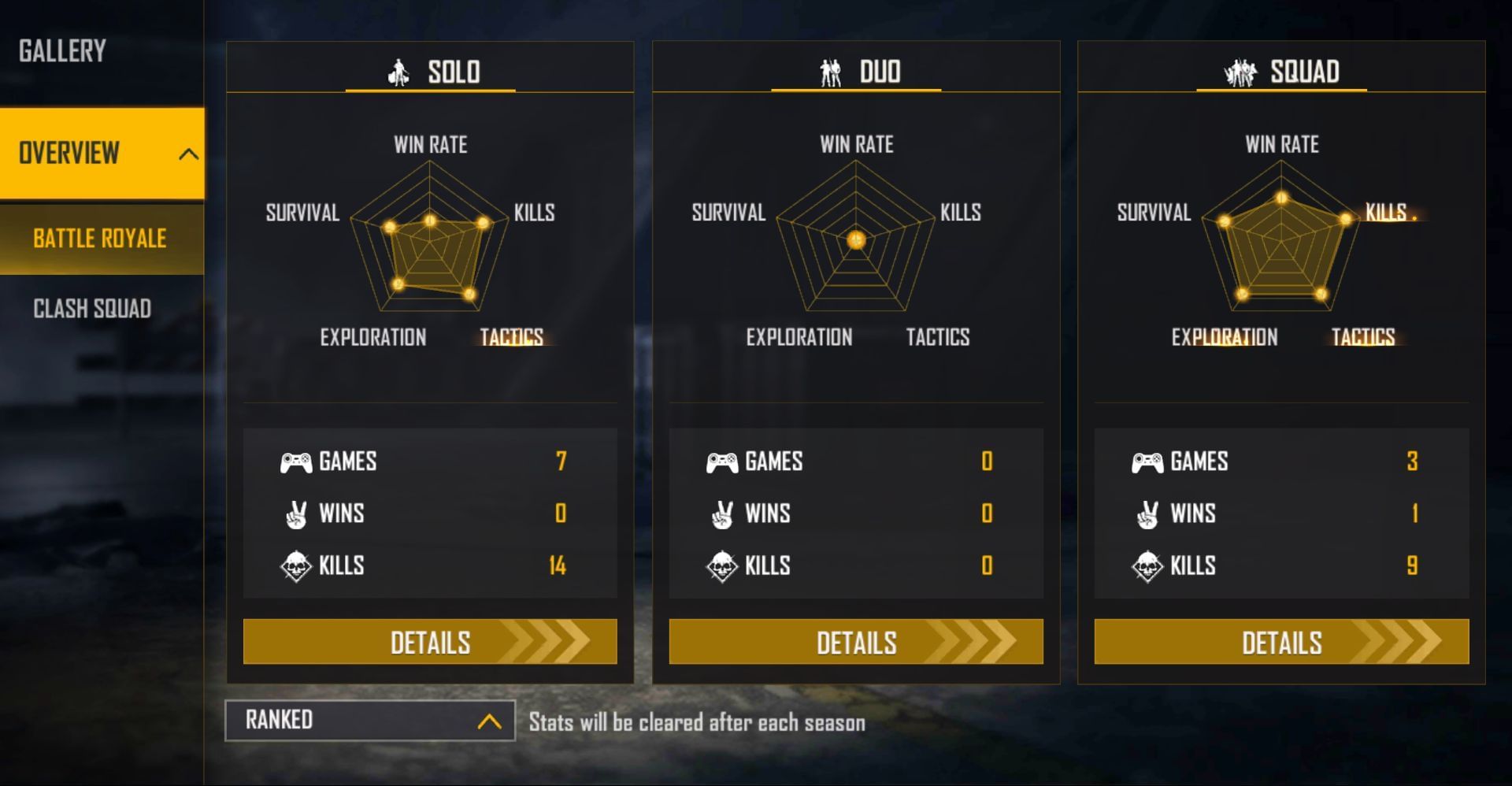Select Battle Royale stats
The height and width of the screenshot is (786, 1512).
(100, 239)
